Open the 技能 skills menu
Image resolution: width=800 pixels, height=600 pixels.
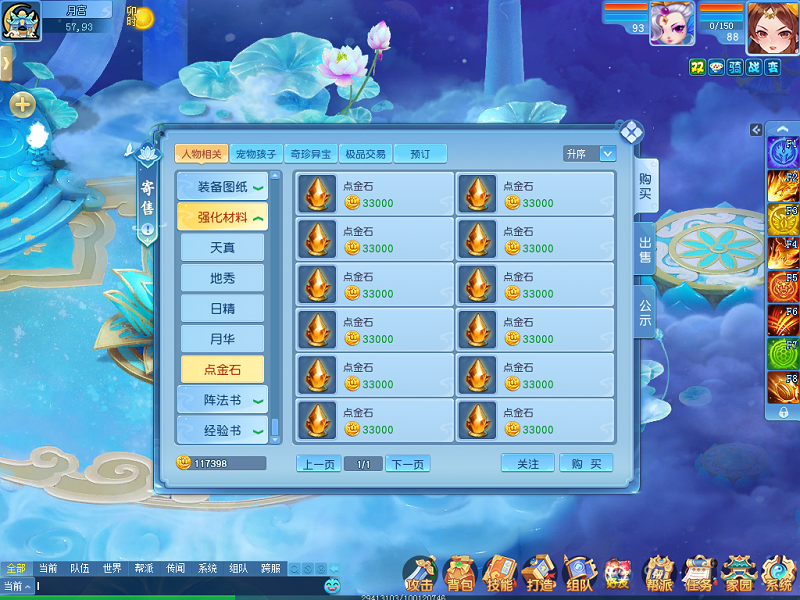498,573
